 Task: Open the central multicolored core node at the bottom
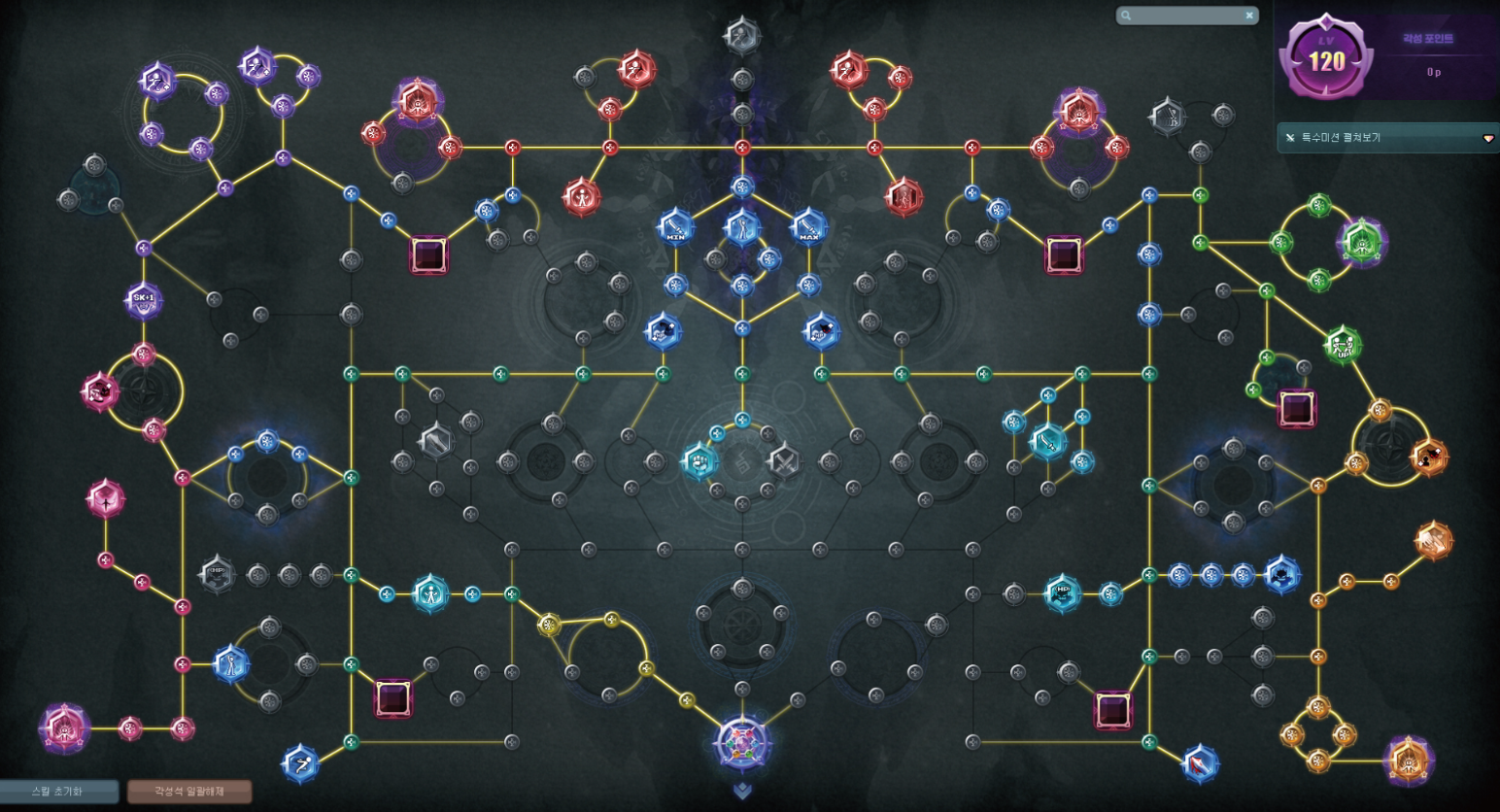742,743
